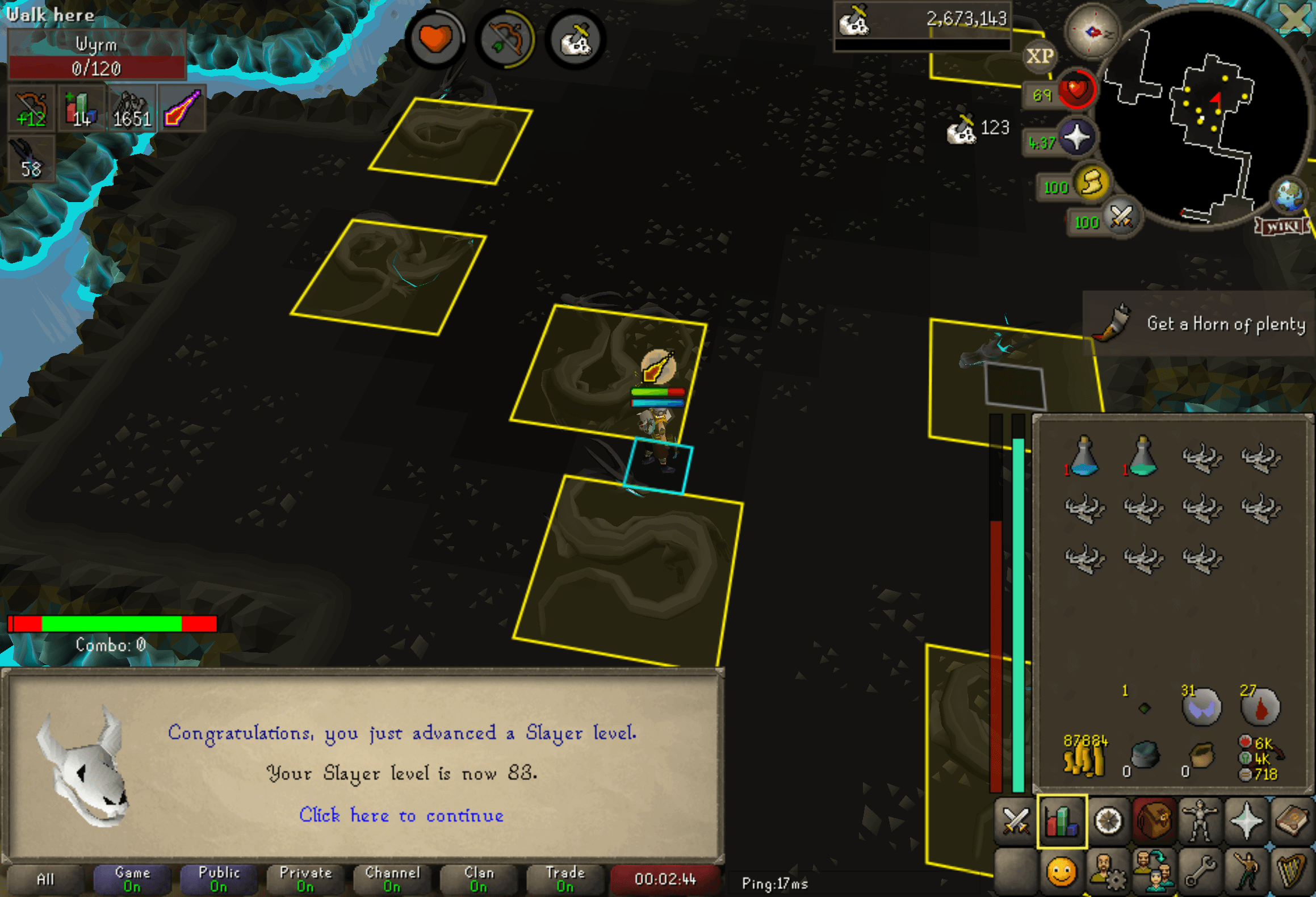
Task: Open the world map globe icon
Action: (x=1288, y=195)
